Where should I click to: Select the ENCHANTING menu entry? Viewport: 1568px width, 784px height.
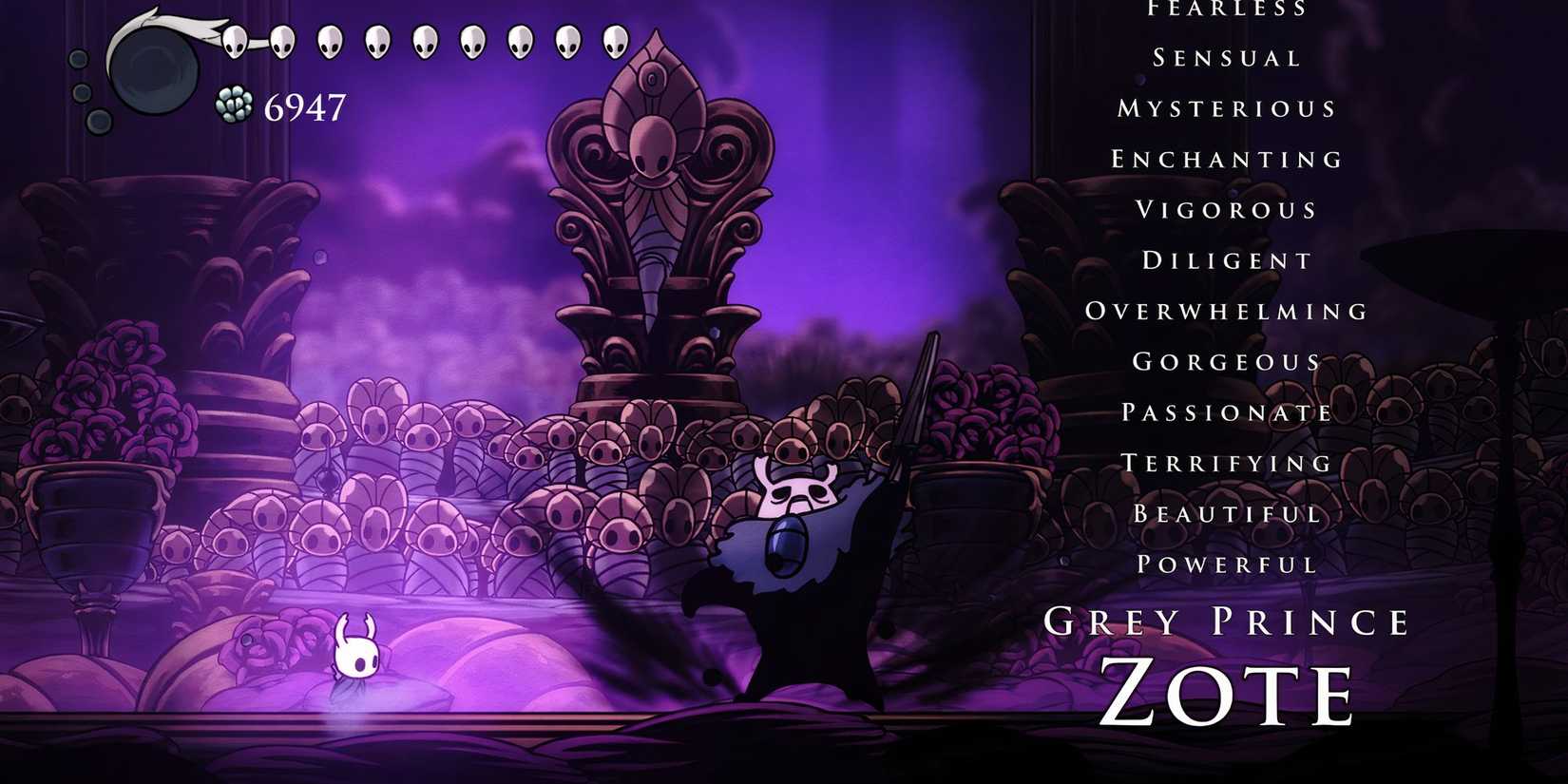pyautogui.click(x=1225, y=159)
